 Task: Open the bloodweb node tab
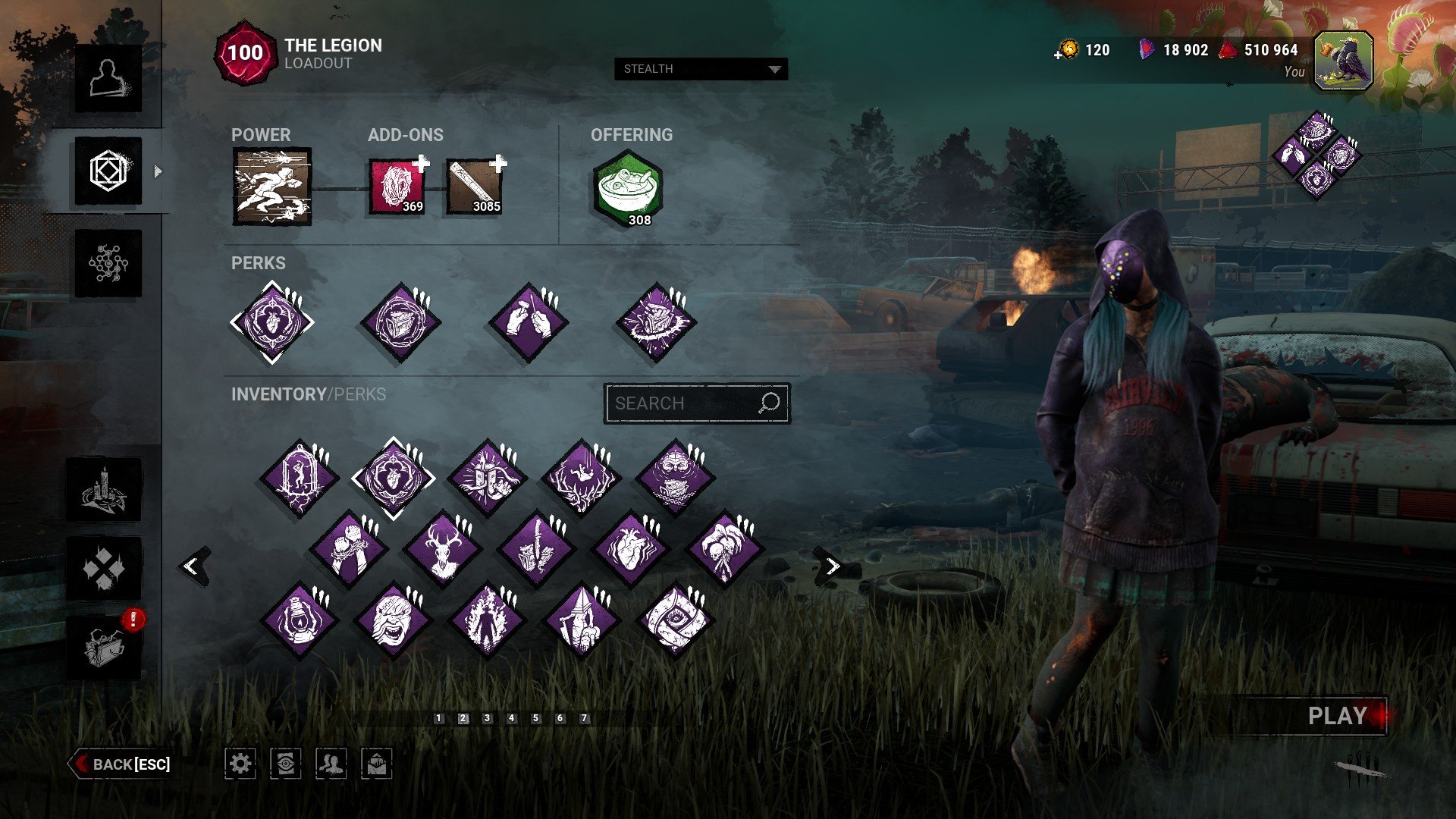tap(108, 264)
